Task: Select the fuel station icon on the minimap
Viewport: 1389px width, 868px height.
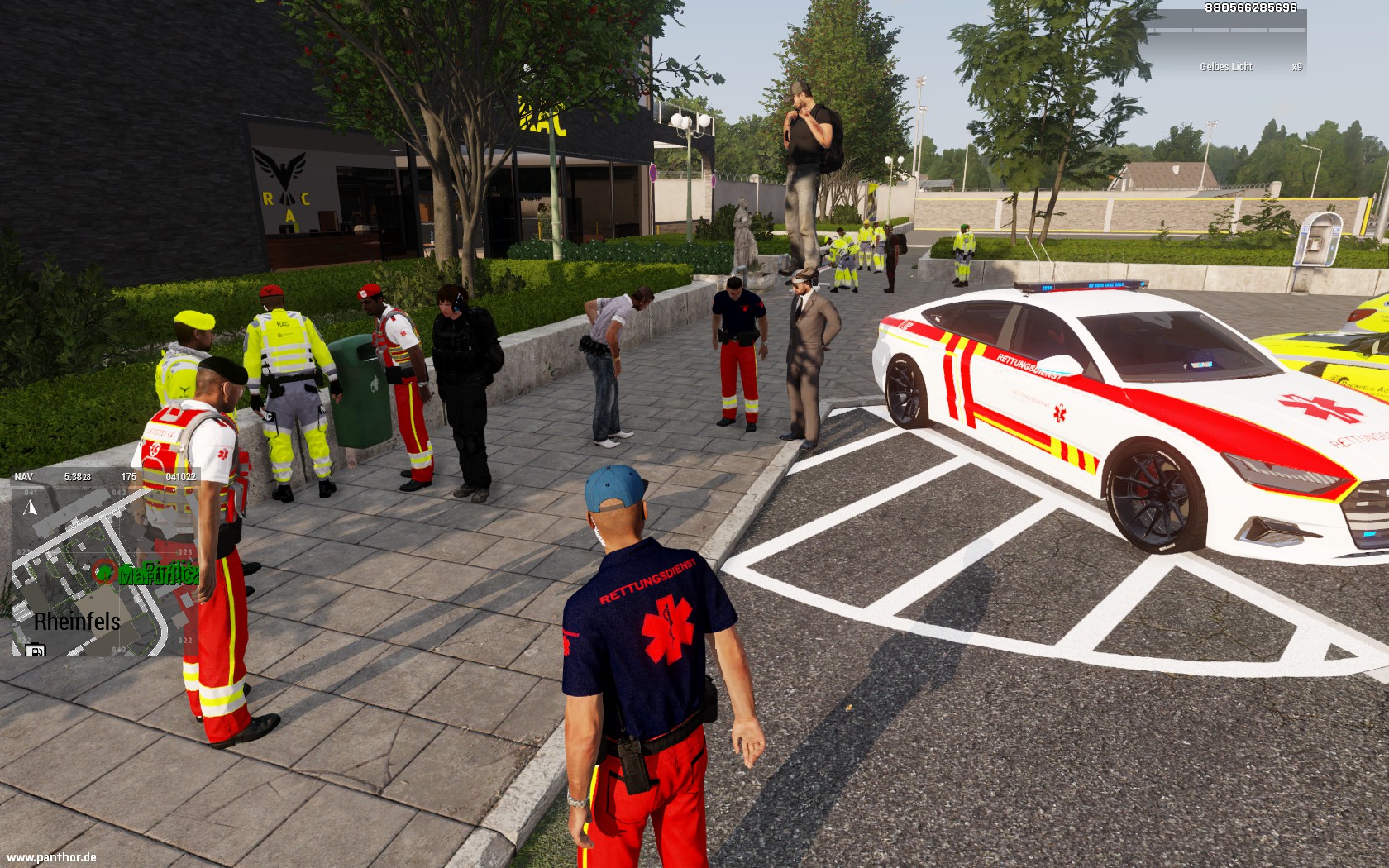Action: pos(36,650)
